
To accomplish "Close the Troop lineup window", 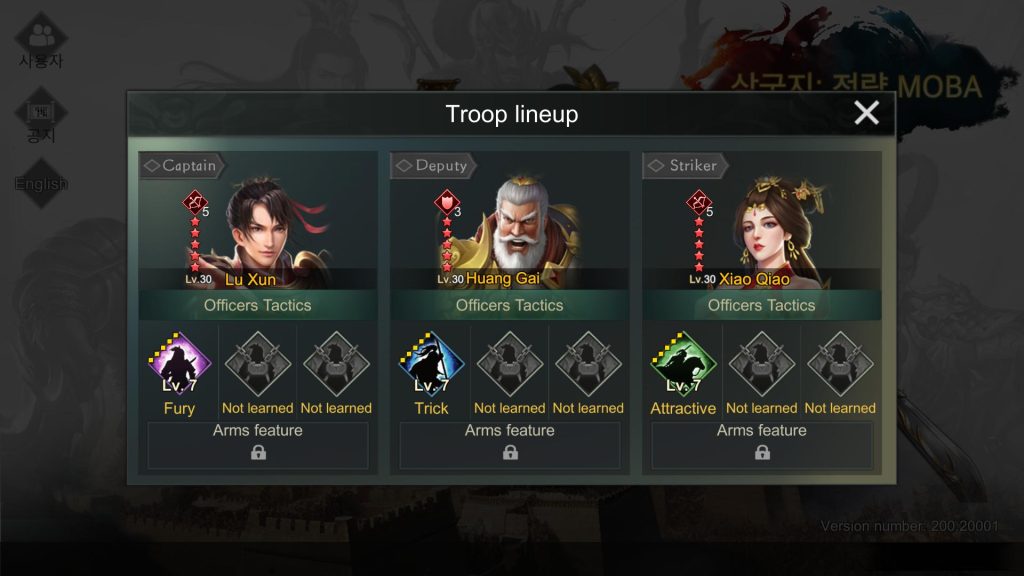I will tap(866, 113).
